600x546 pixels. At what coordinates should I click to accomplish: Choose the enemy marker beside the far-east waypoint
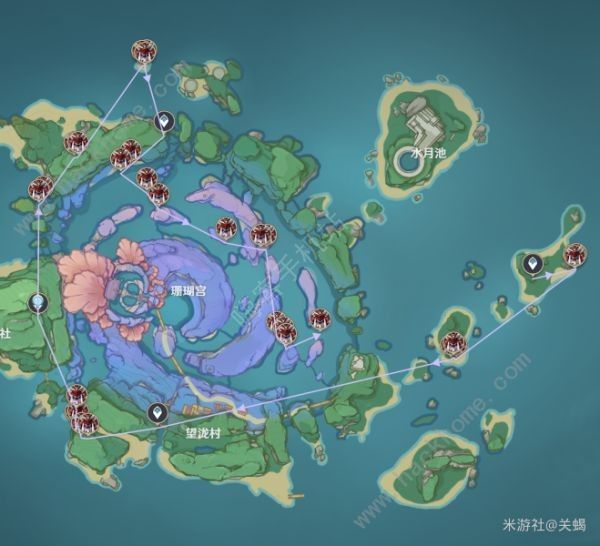(574, 255)
